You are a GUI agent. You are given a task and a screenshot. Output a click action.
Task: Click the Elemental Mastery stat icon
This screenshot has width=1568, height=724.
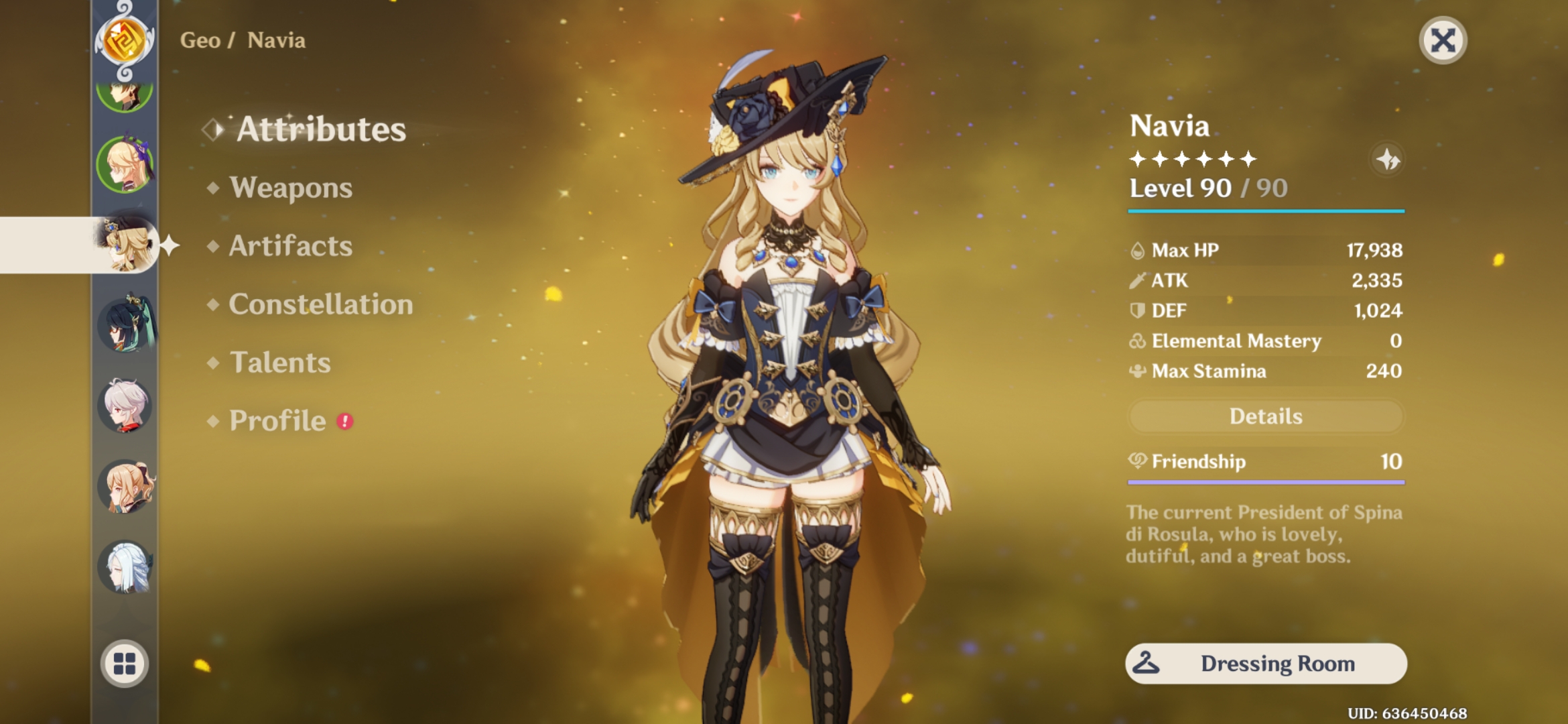1139,341
